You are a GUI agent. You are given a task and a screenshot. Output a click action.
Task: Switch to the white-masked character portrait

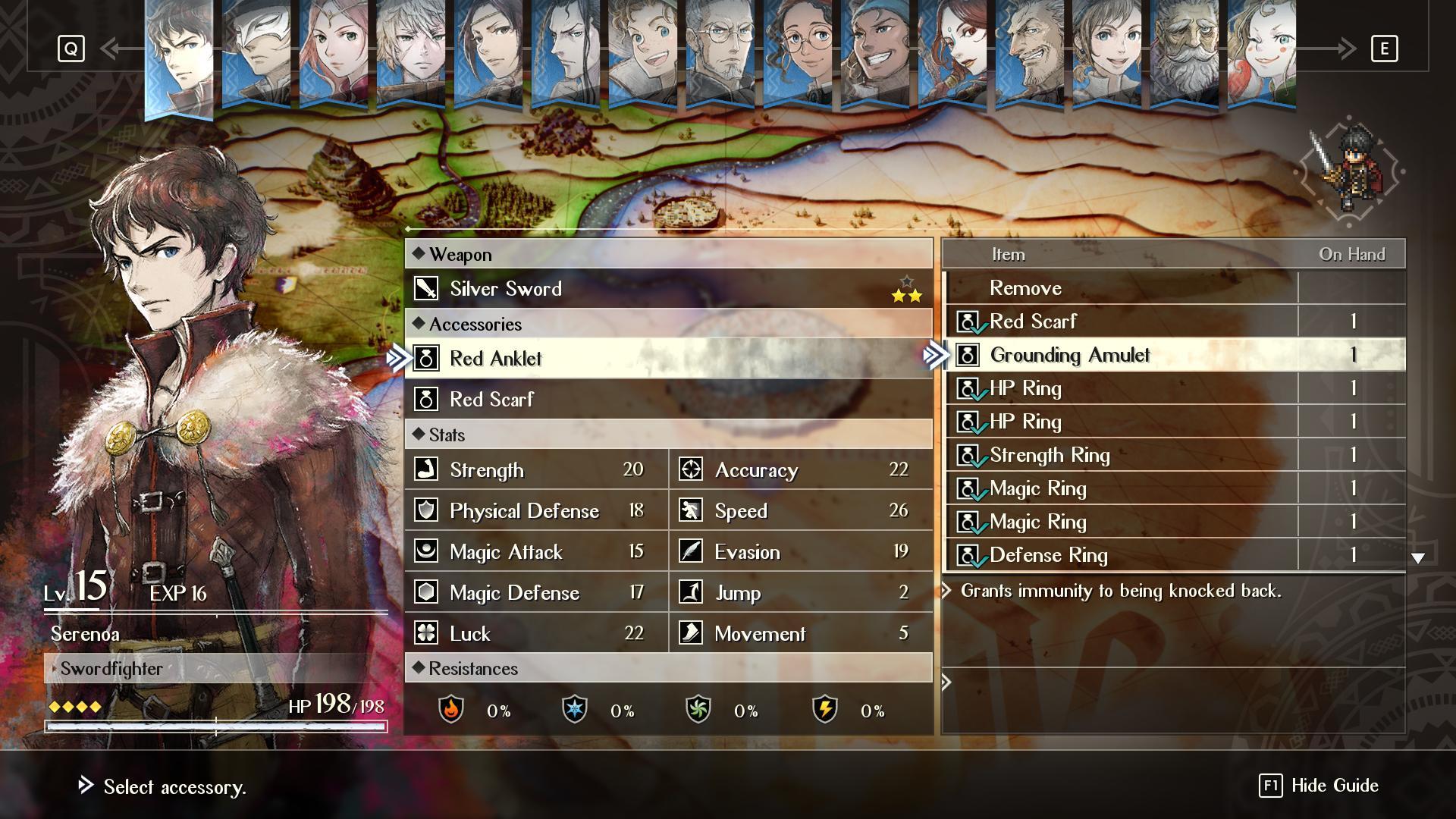256,53
